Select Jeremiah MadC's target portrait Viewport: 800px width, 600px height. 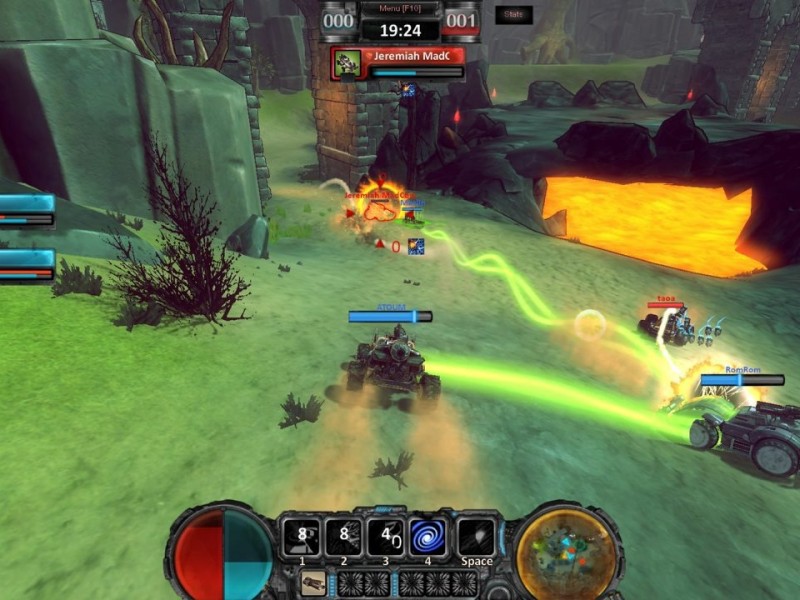coord(348,62)
